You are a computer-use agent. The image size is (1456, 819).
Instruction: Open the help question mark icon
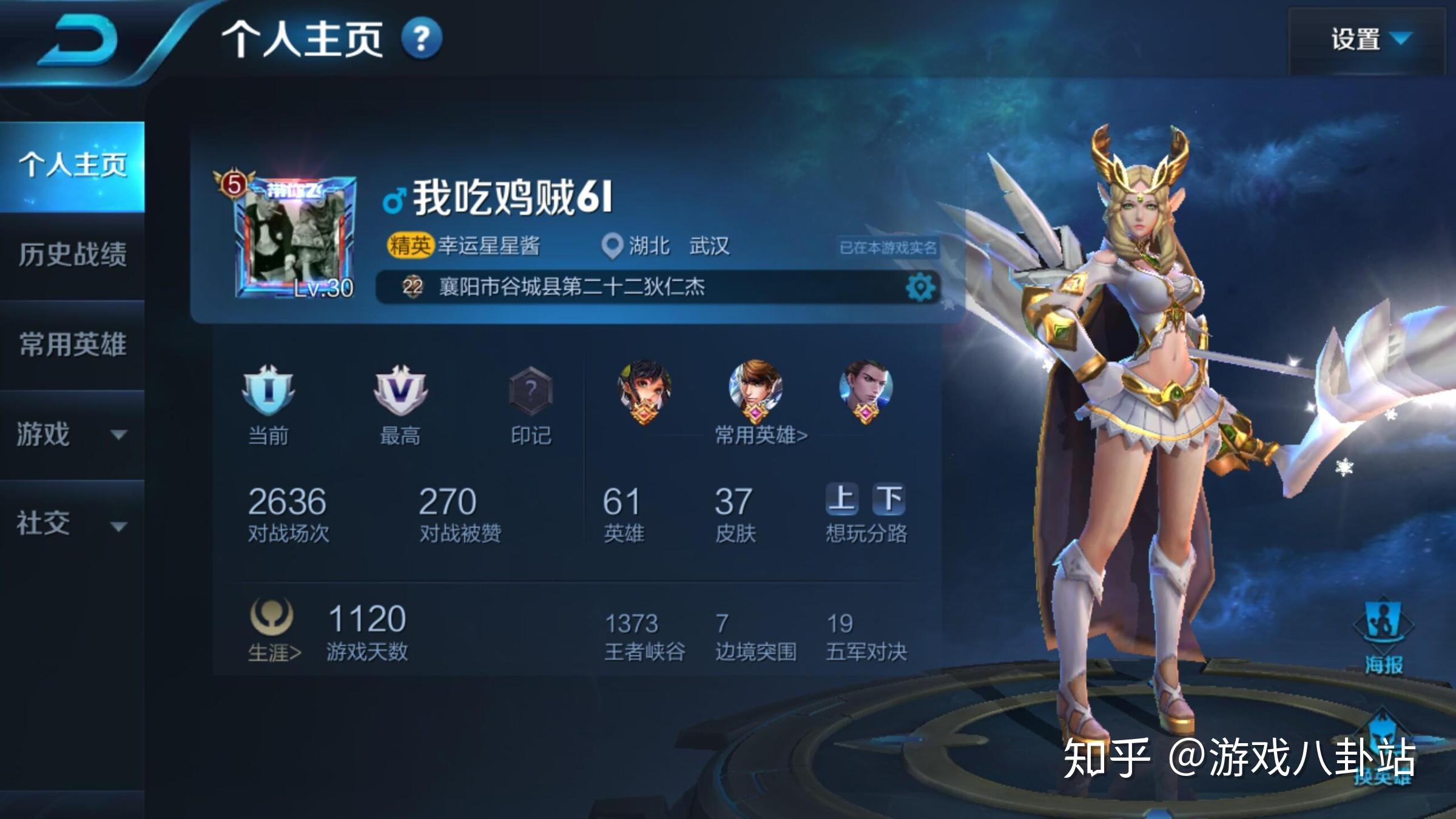click(x=422, y=39)
